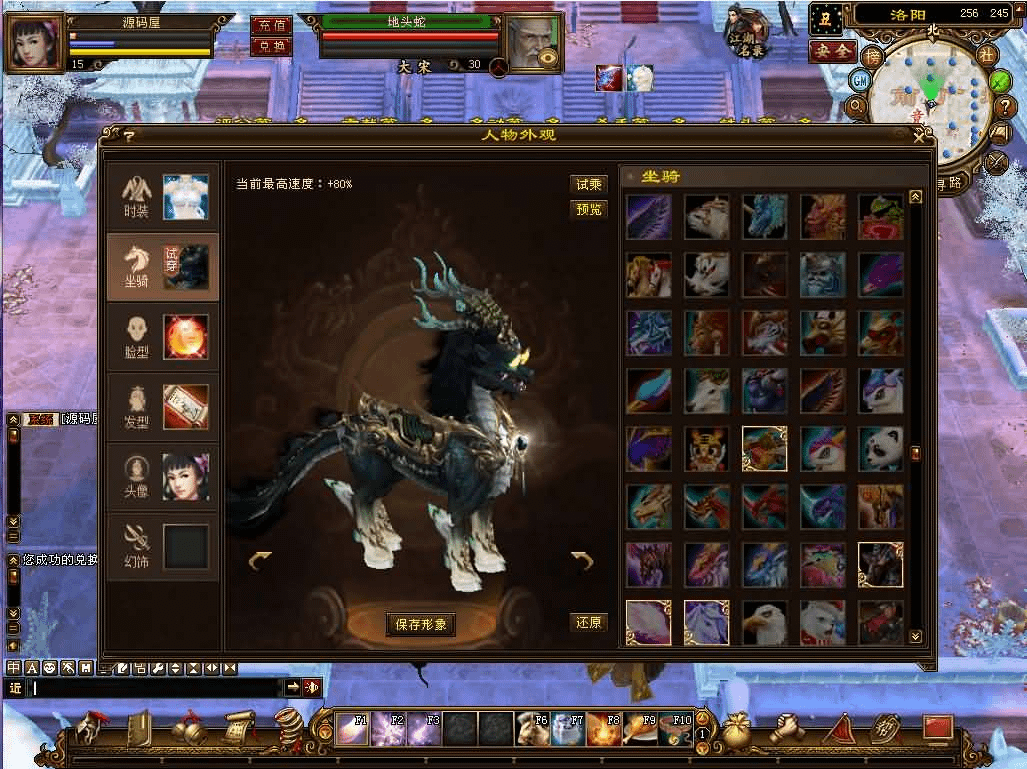This screenshot has height=769, width=1027.
Task: Open the 预览 preview button
Action: click(589, 209)
